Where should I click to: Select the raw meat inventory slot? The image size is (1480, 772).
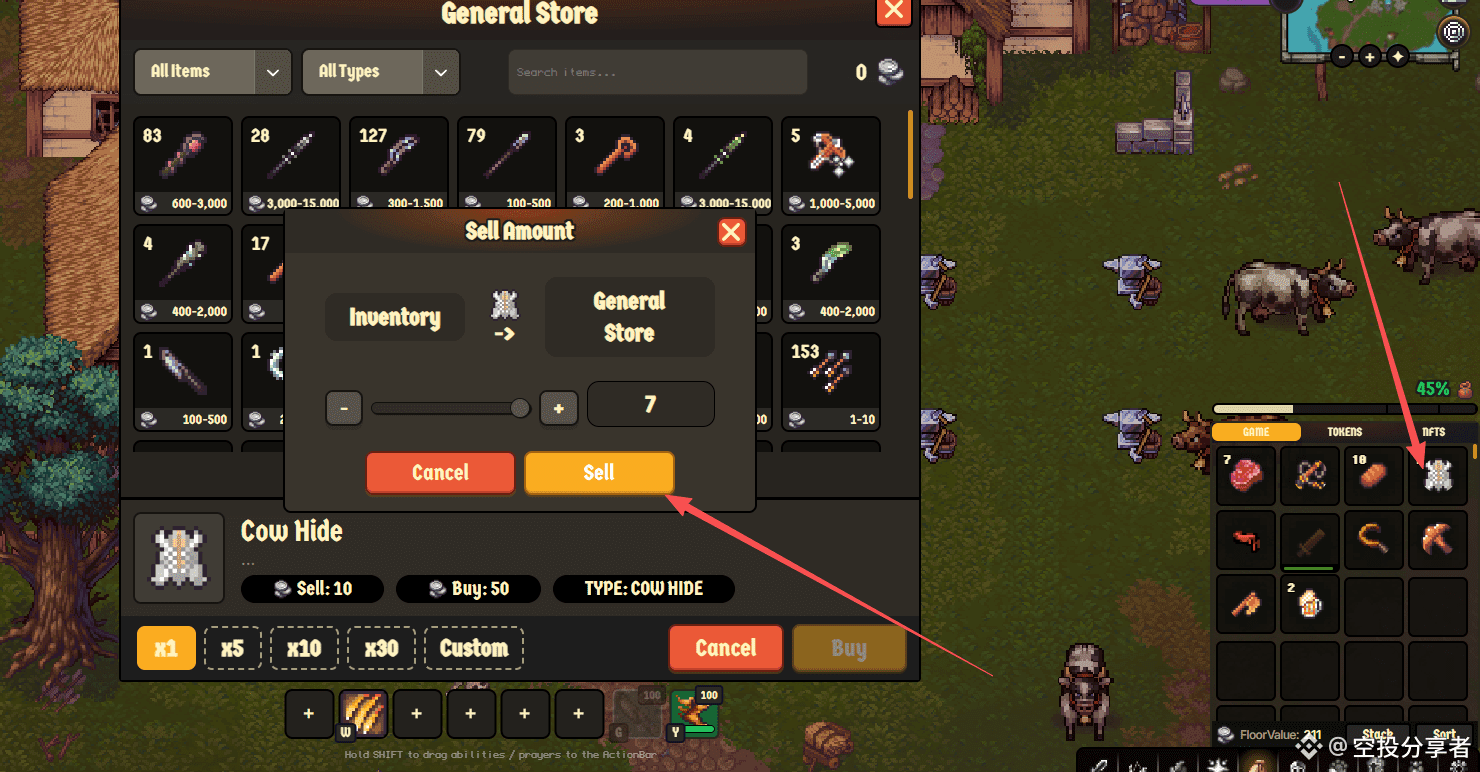(x=1246, y=476)
